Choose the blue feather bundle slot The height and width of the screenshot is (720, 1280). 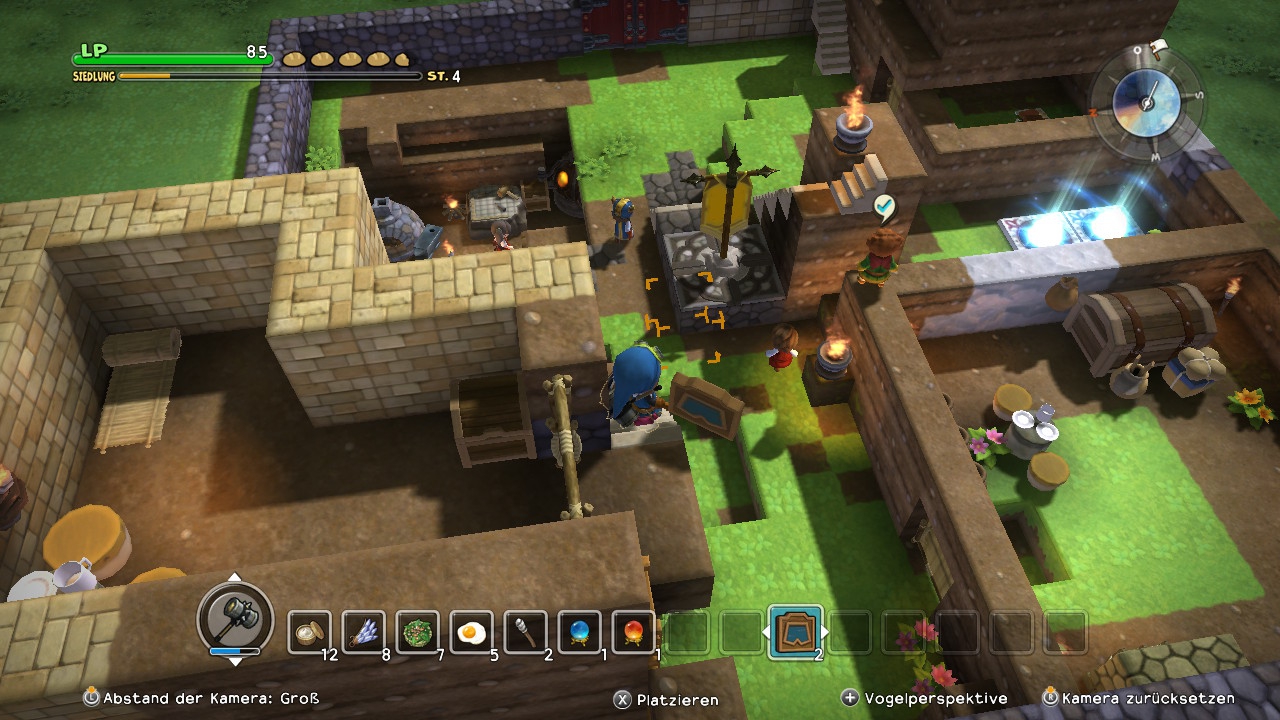click(x=363, y=632)
